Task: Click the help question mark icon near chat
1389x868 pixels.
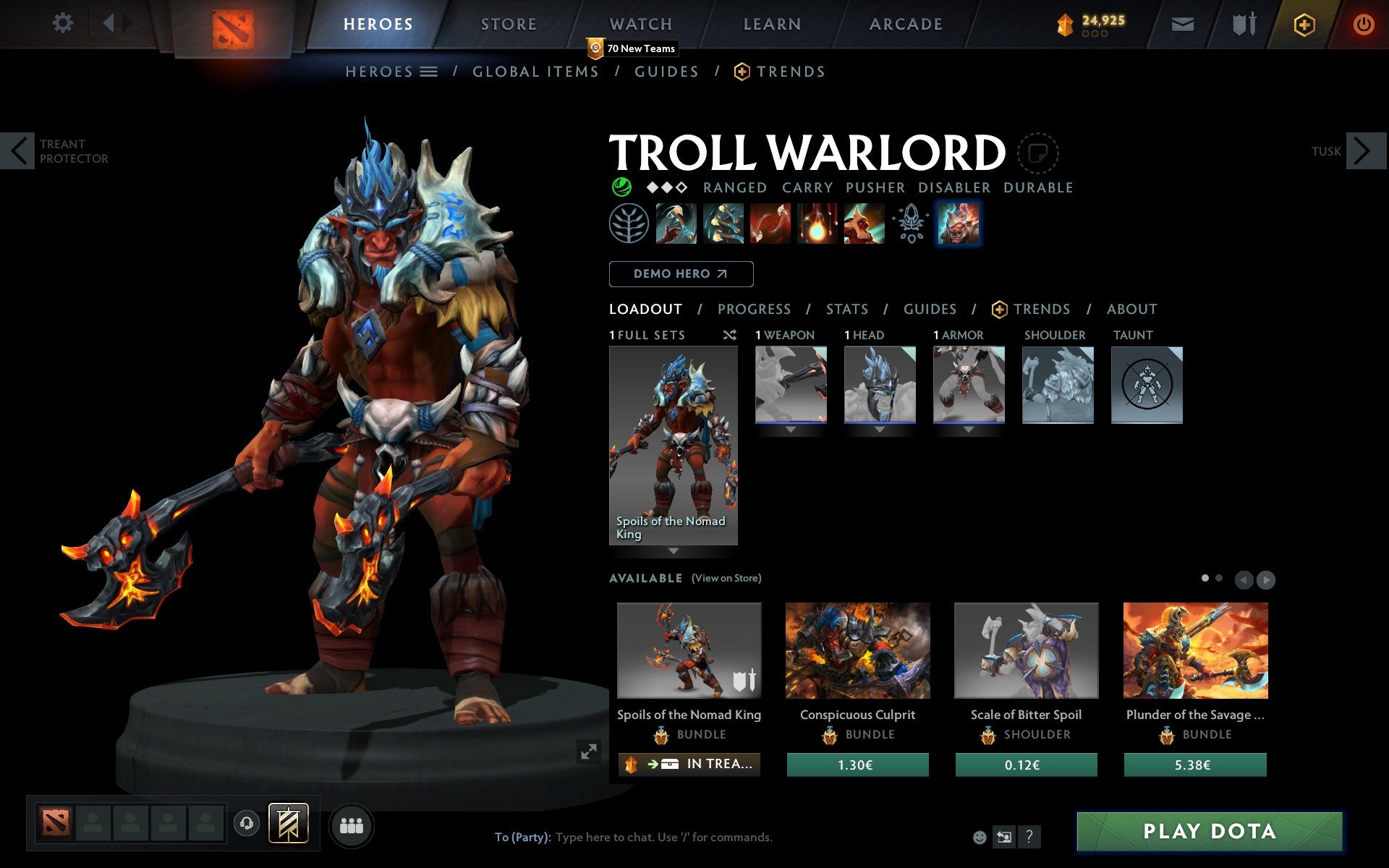Action: pos(1029,838)
